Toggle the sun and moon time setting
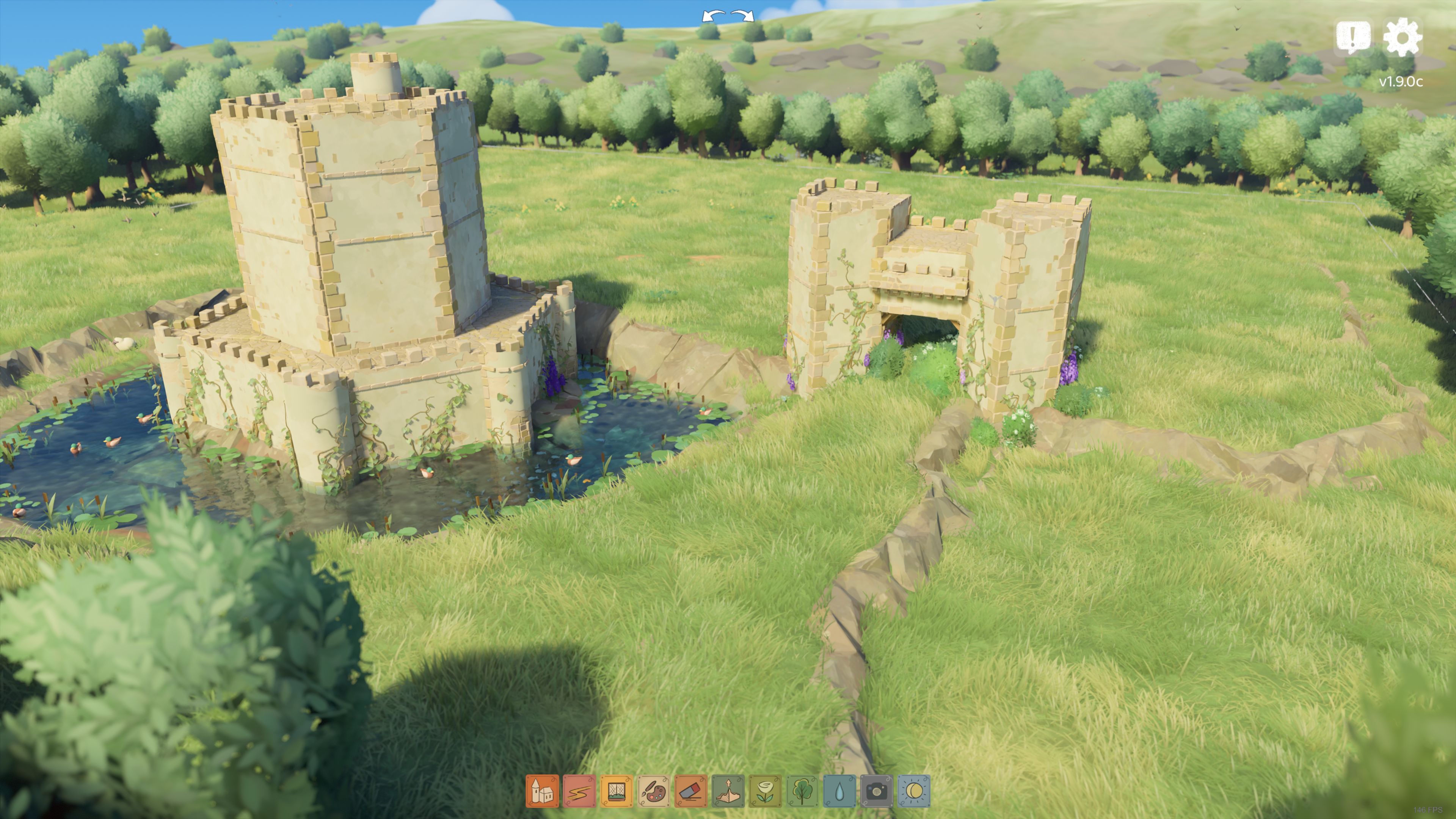The height and width of the screenshot is (819, 1456). [x=913, y=790]
